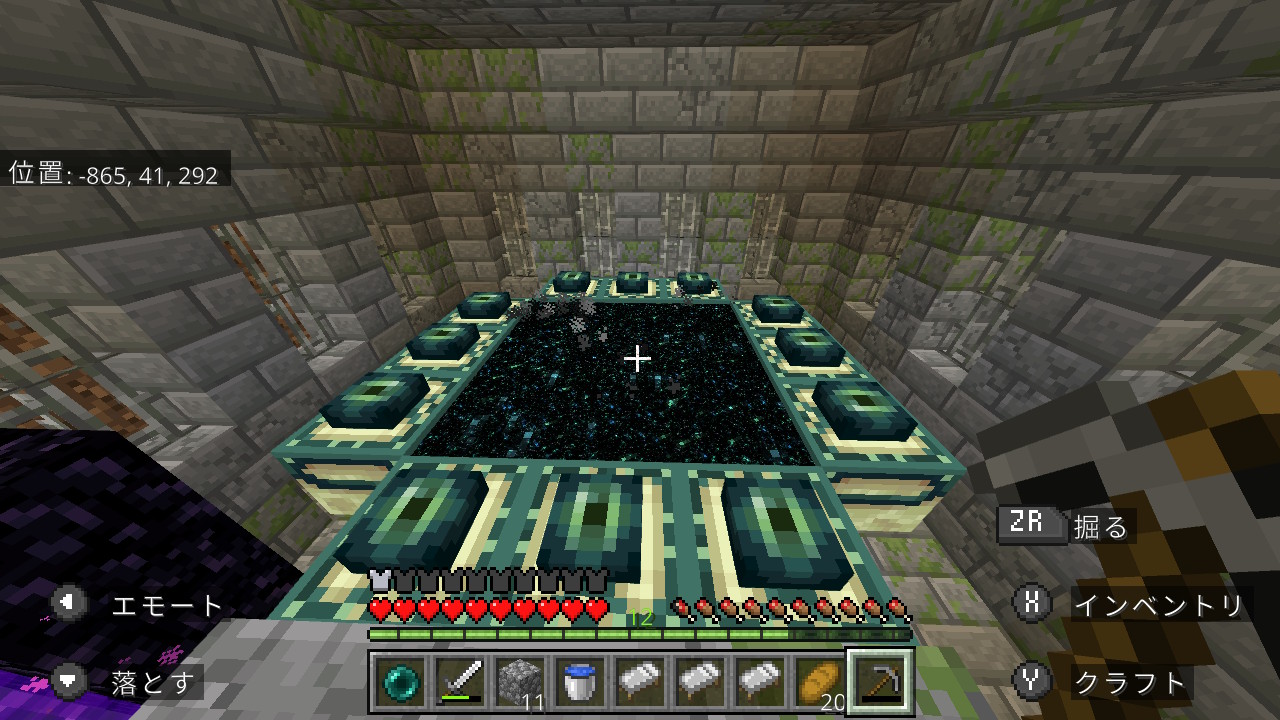Select the ender pearl hotbar slot

pos(401,683)
